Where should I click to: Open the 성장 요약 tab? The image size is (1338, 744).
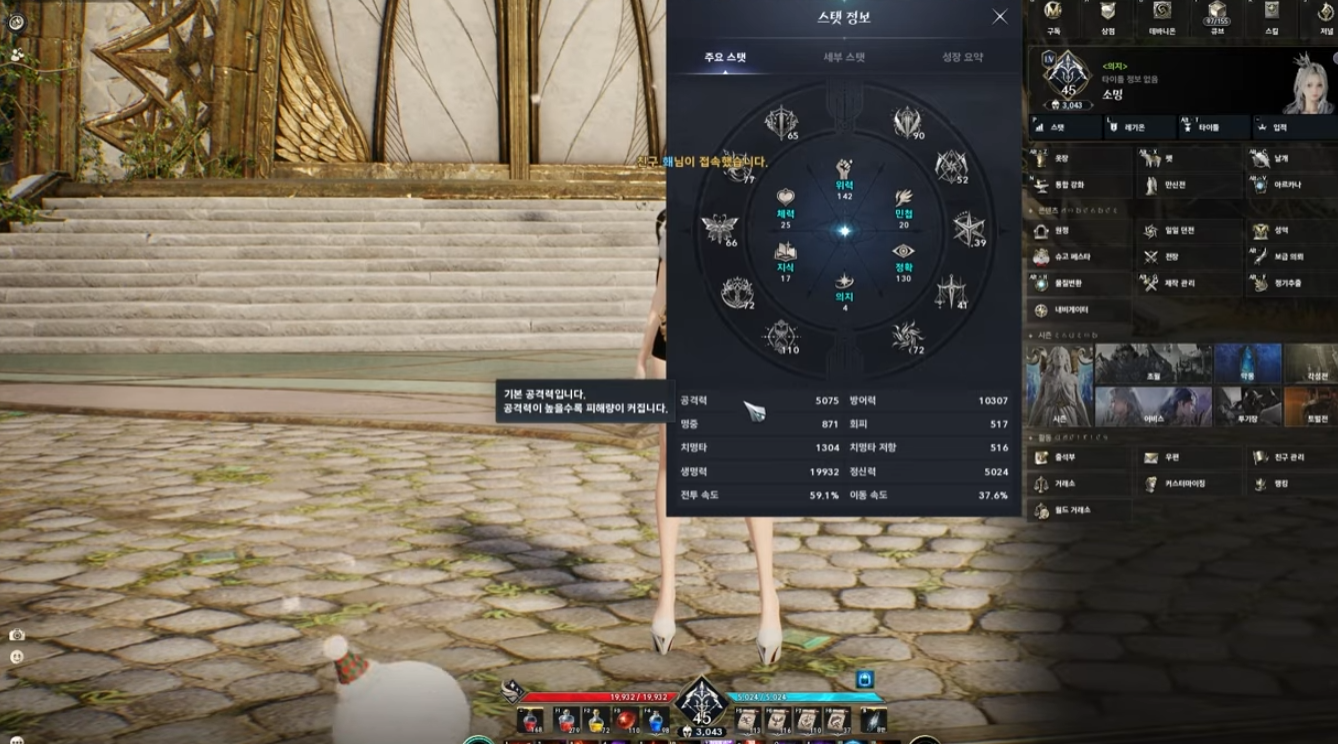coord(962,58)
